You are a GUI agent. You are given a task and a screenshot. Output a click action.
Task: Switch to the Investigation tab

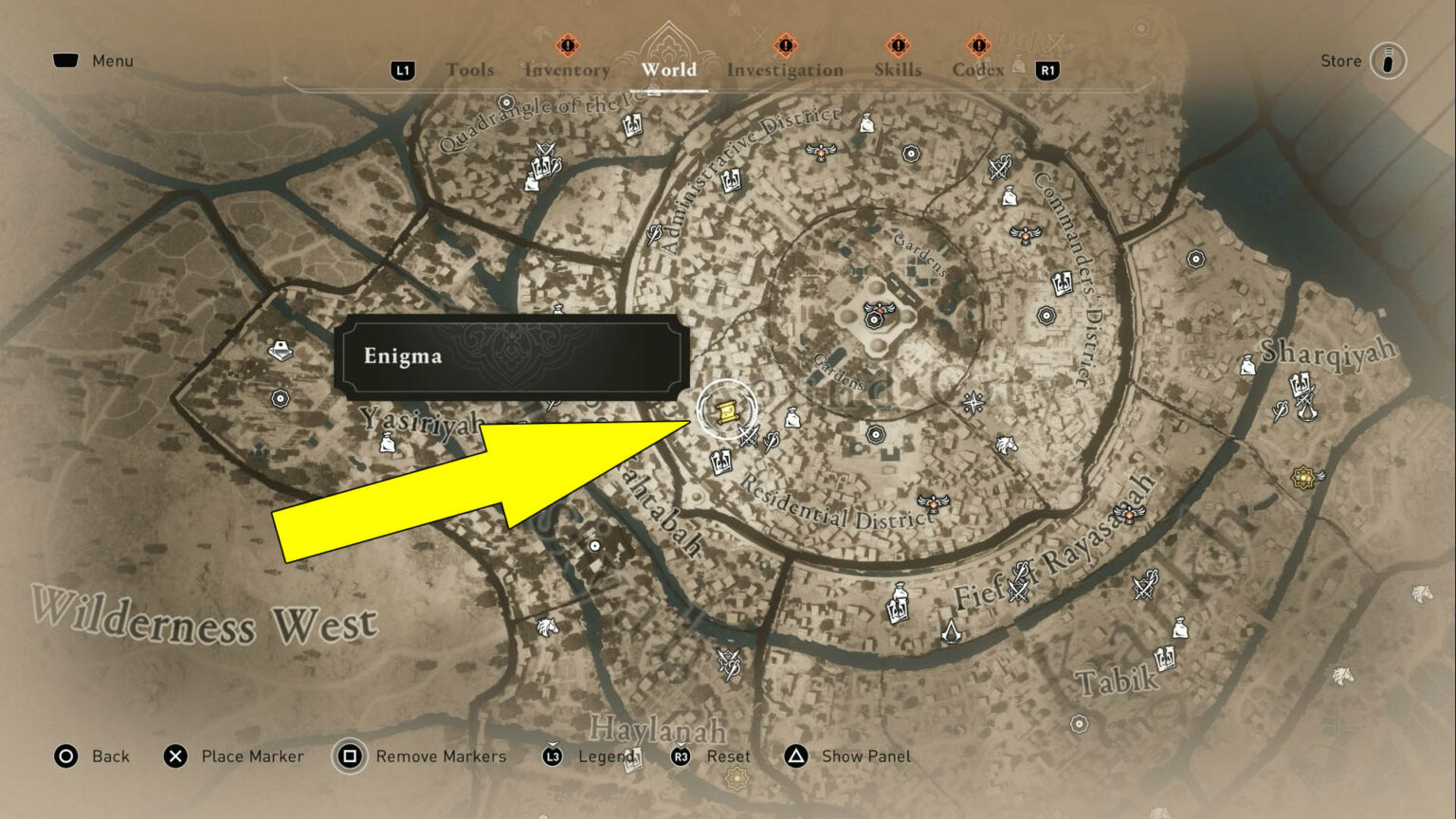(x=785, y=69)
